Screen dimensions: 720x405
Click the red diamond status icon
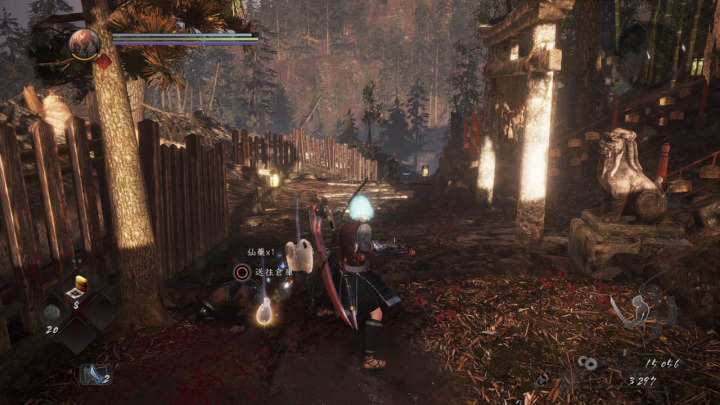[x=102, y=61]
